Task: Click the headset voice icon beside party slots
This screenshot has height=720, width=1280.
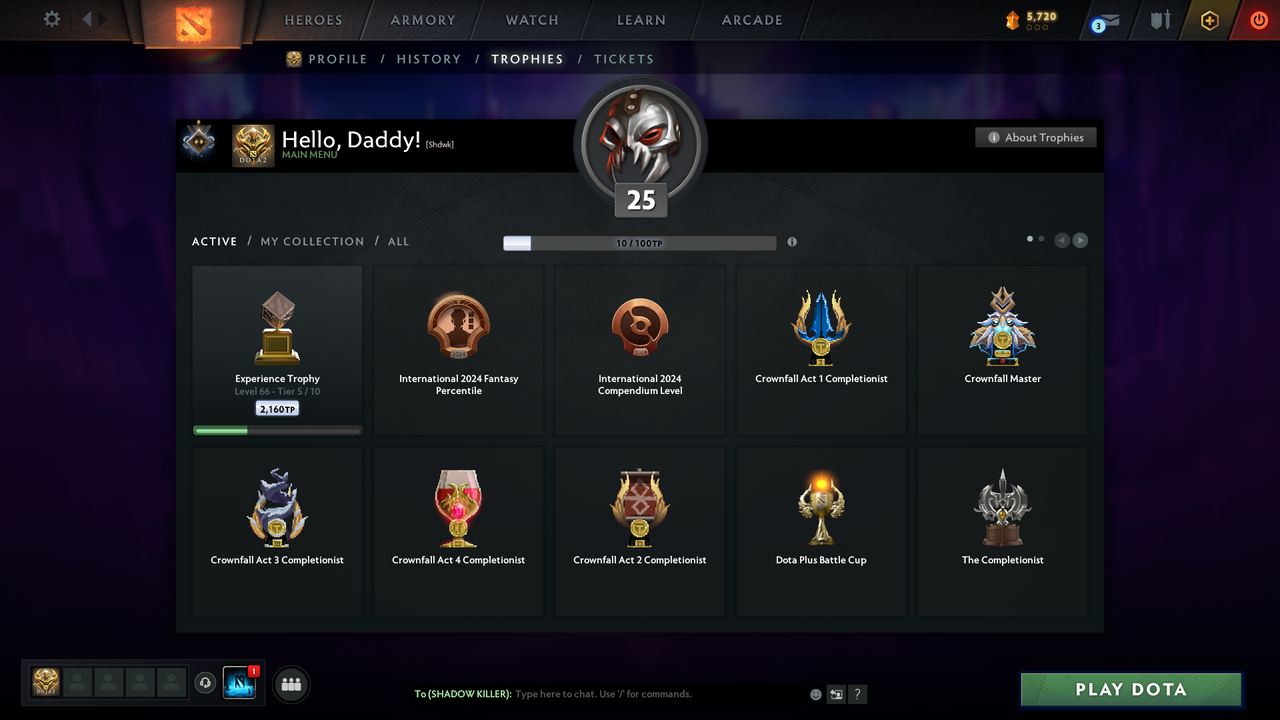Action: pyautogui.click(x=206, y=683)
